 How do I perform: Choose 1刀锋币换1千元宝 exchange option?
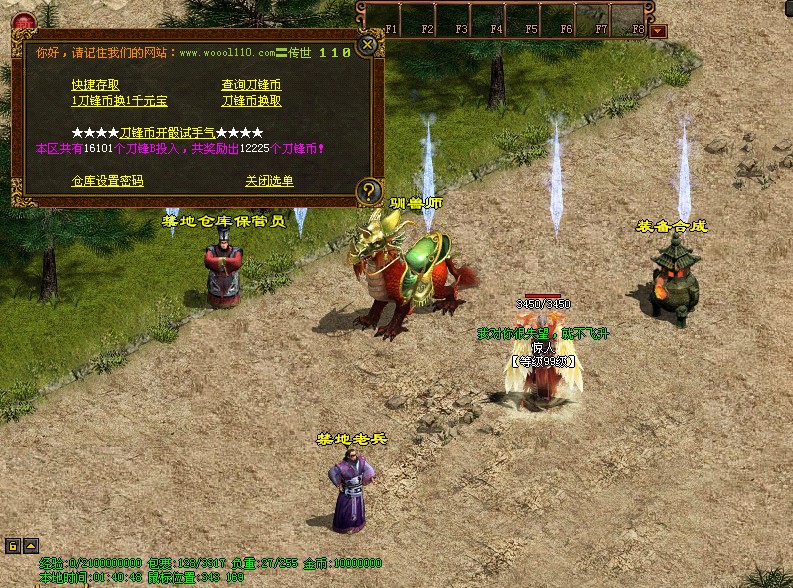[x=119, y=101]
